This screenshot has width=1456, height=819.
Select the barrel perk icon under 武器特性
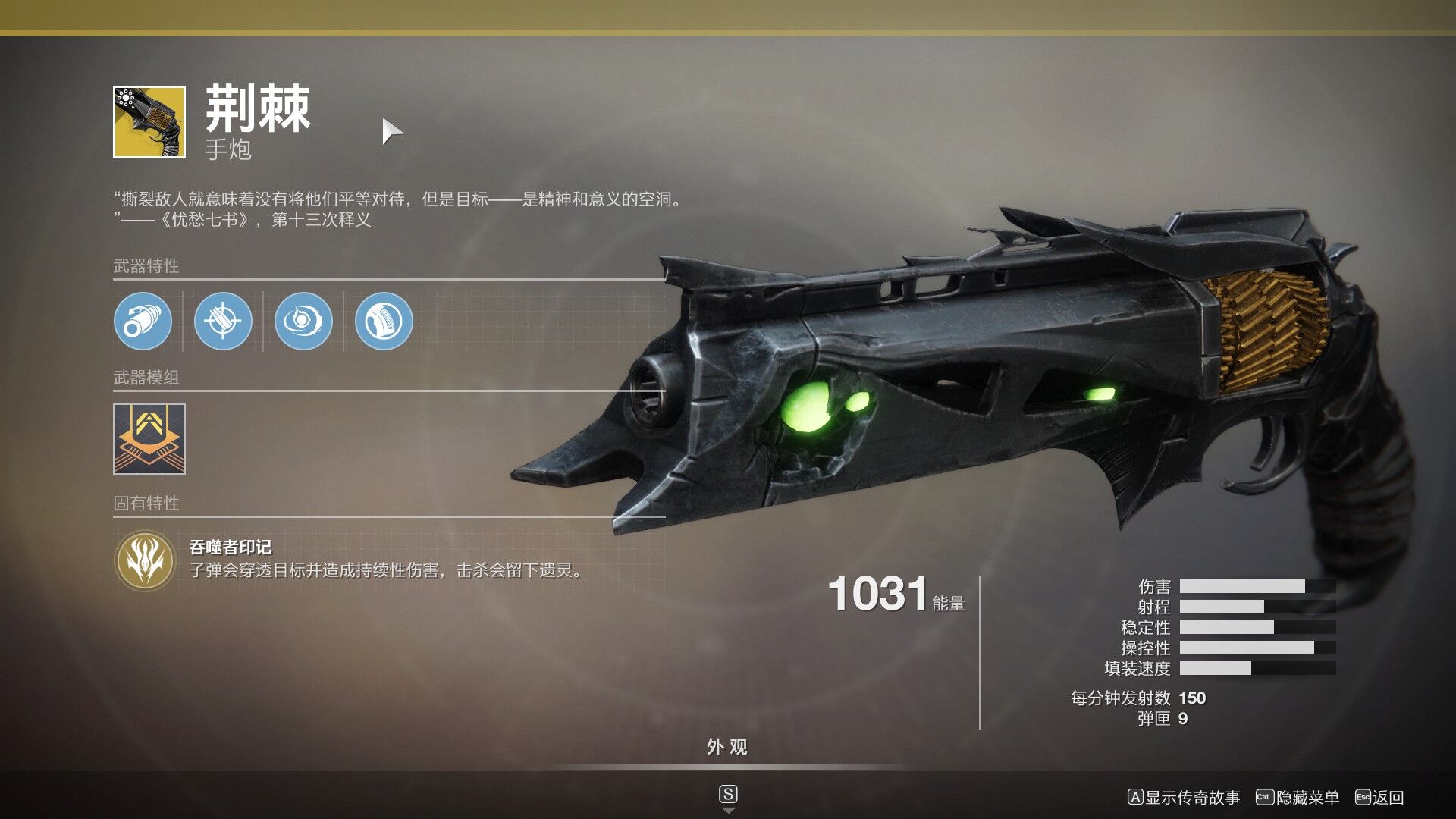pyautogui.click(x=143, y=322)
